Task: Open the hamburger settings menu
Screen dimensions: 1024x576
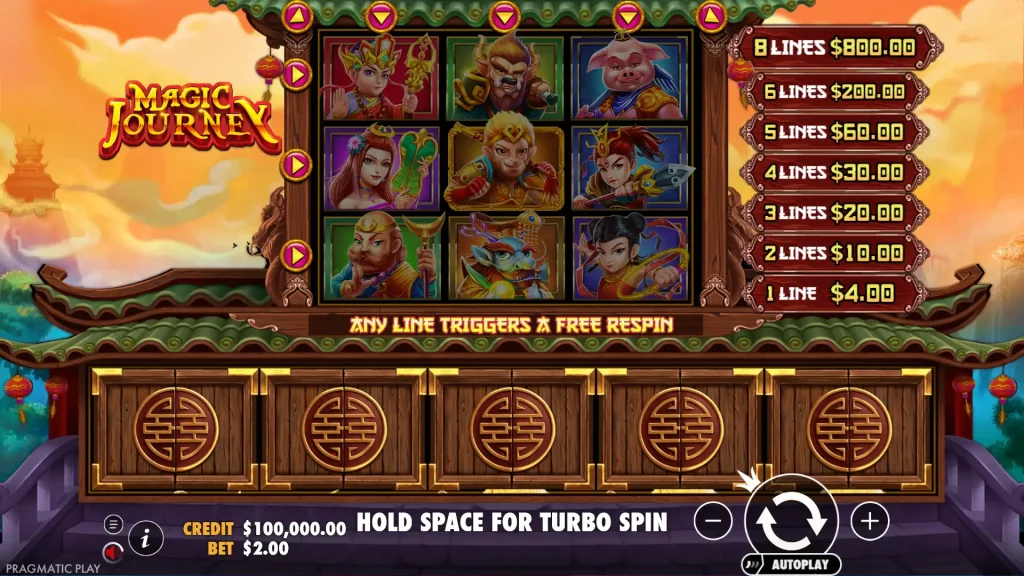Action: pyautogui.click(x=114, y=523)
